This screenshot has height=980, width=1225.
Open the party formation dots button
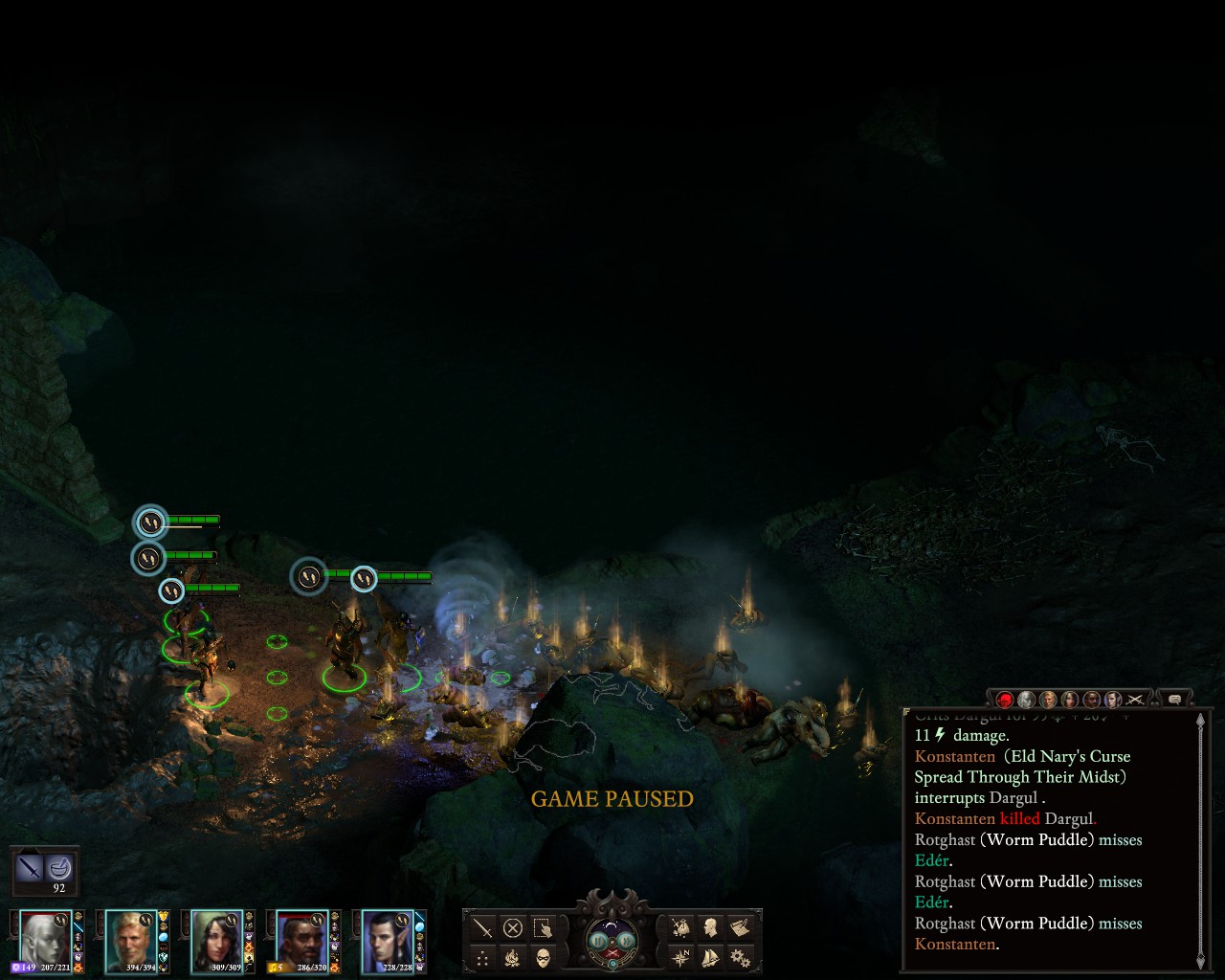tap(483, 957)
